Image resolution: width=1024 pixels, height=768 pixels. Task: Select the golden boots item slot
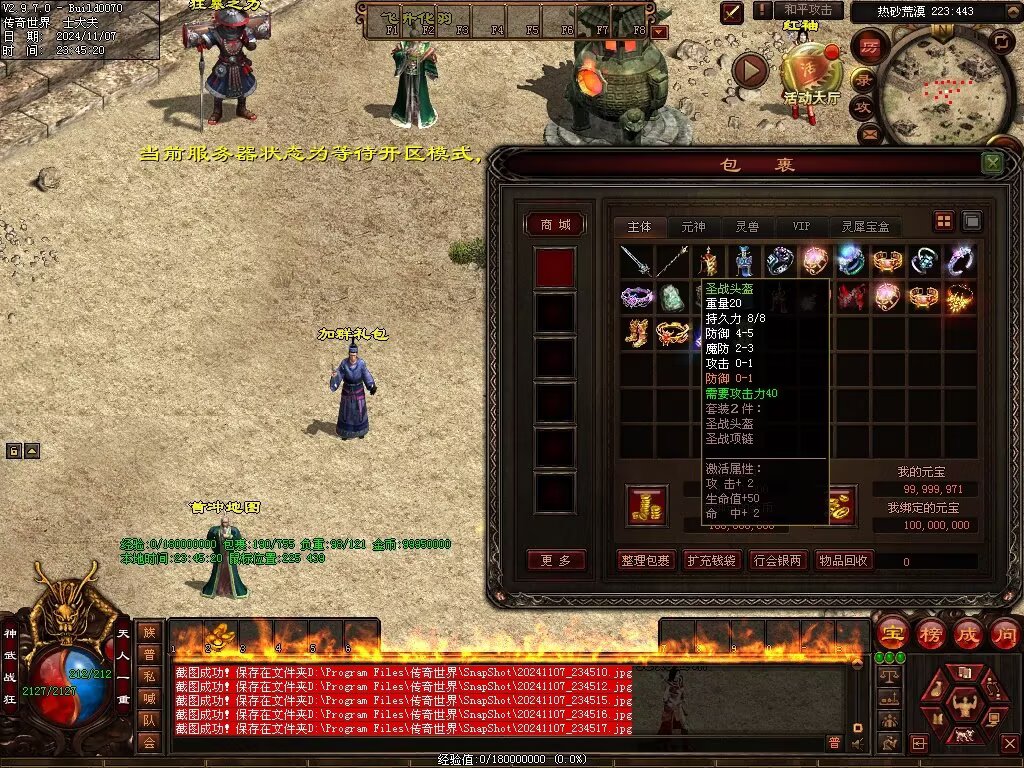click(636, 333)
